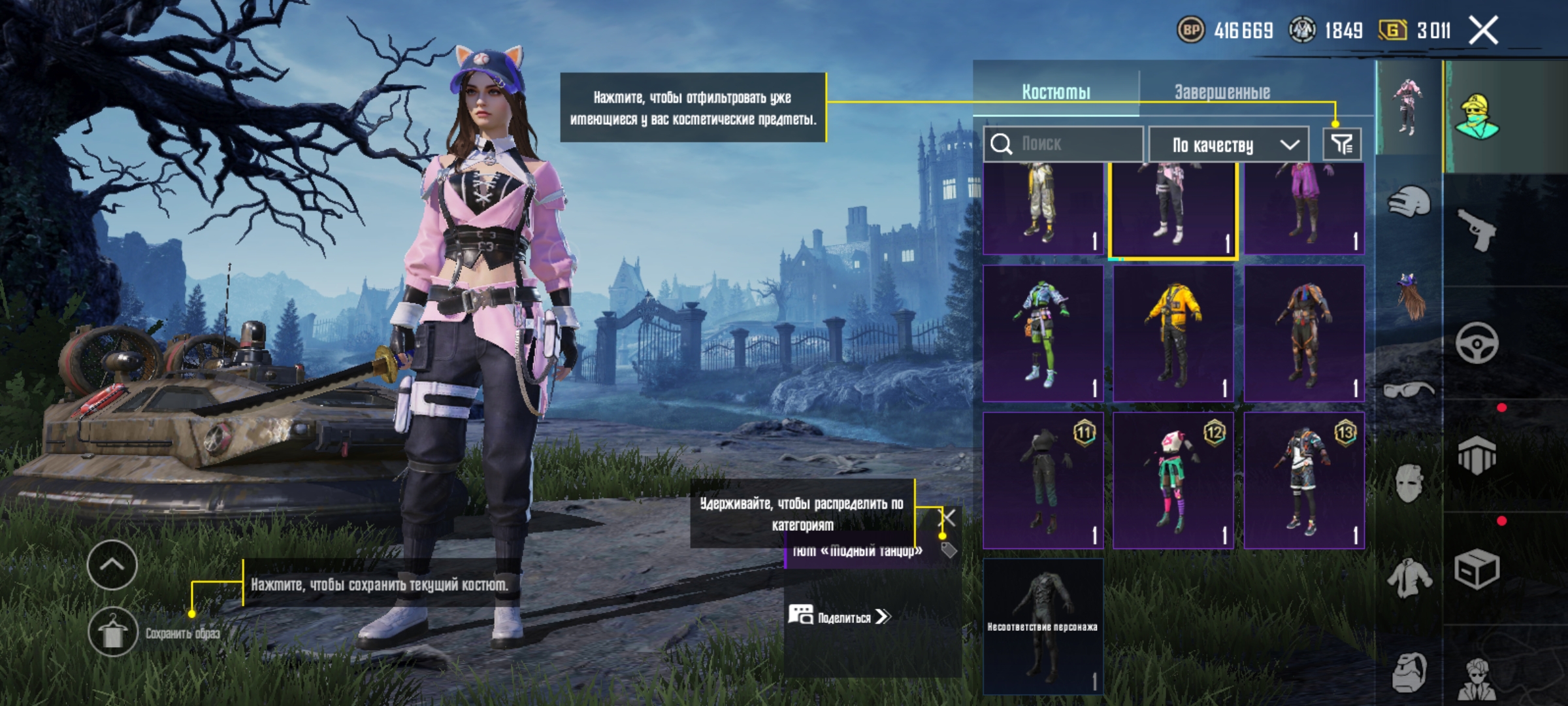The width and height of the screenshot is (1568, 706).
Task: Select the Несоответствие персонажа outfit tile
Action: [1043, 626]
